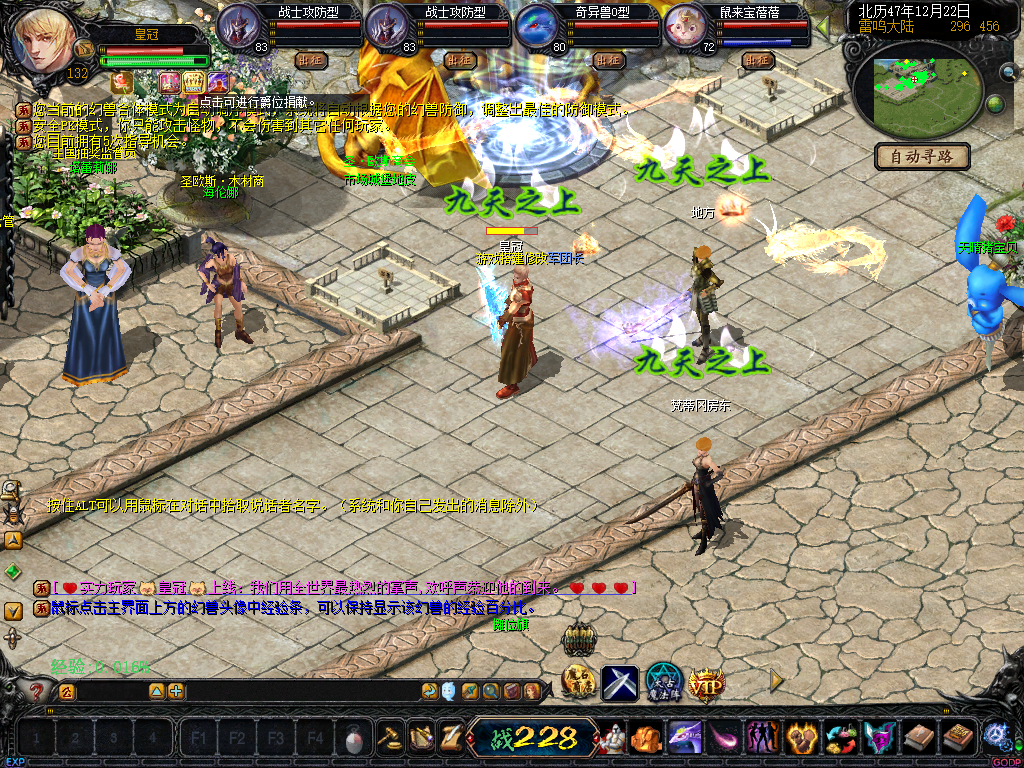This screenshot has height=768, width=1024.
Task: Click 出征 under the 鼠来宝蓓蓓 pet
Action: pyautogui.click(x=758, y=60)
